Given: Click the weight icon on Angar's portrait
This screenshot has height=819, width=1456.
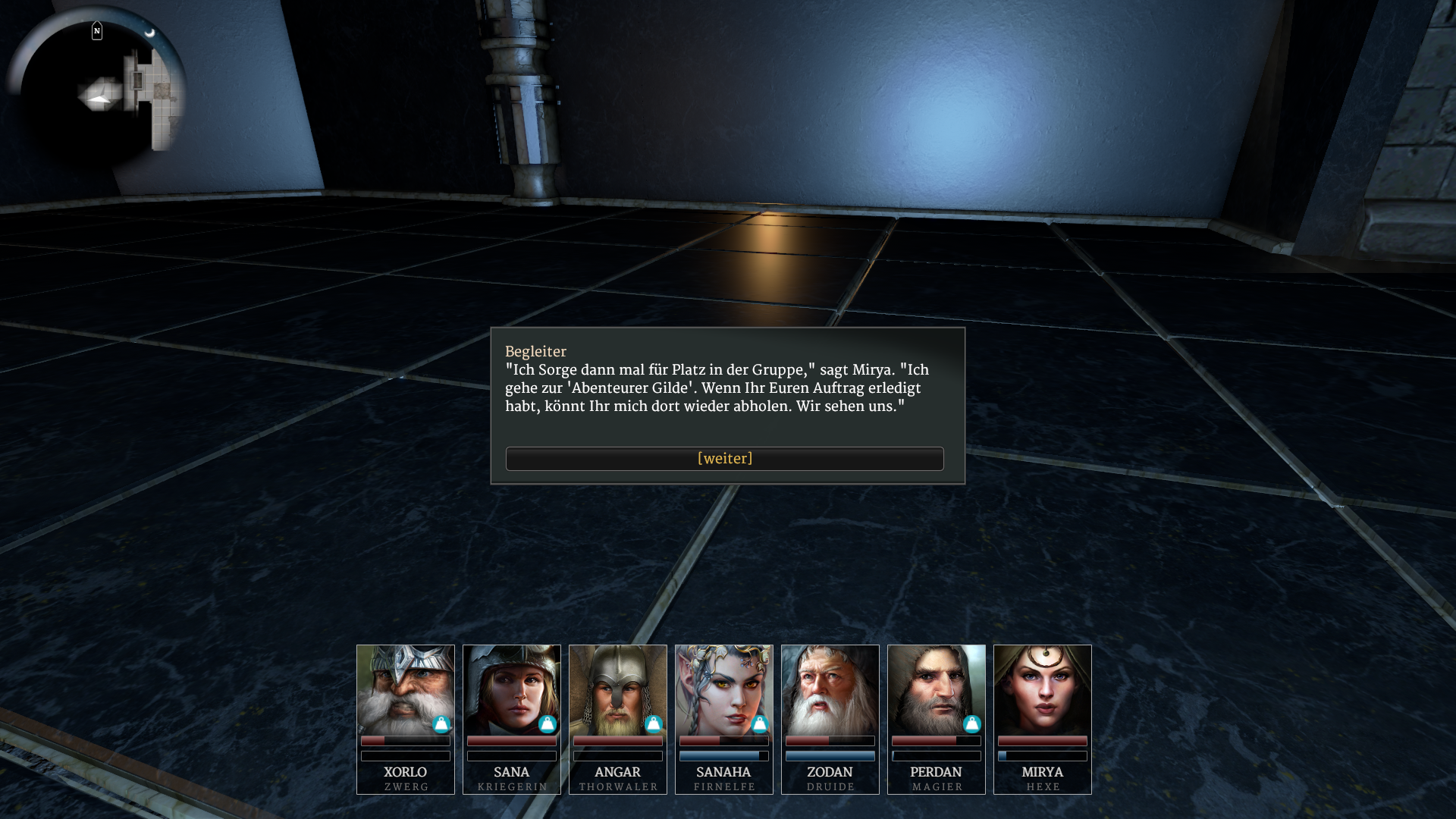Looking at the screenshot, I should (x=654, y=724).
